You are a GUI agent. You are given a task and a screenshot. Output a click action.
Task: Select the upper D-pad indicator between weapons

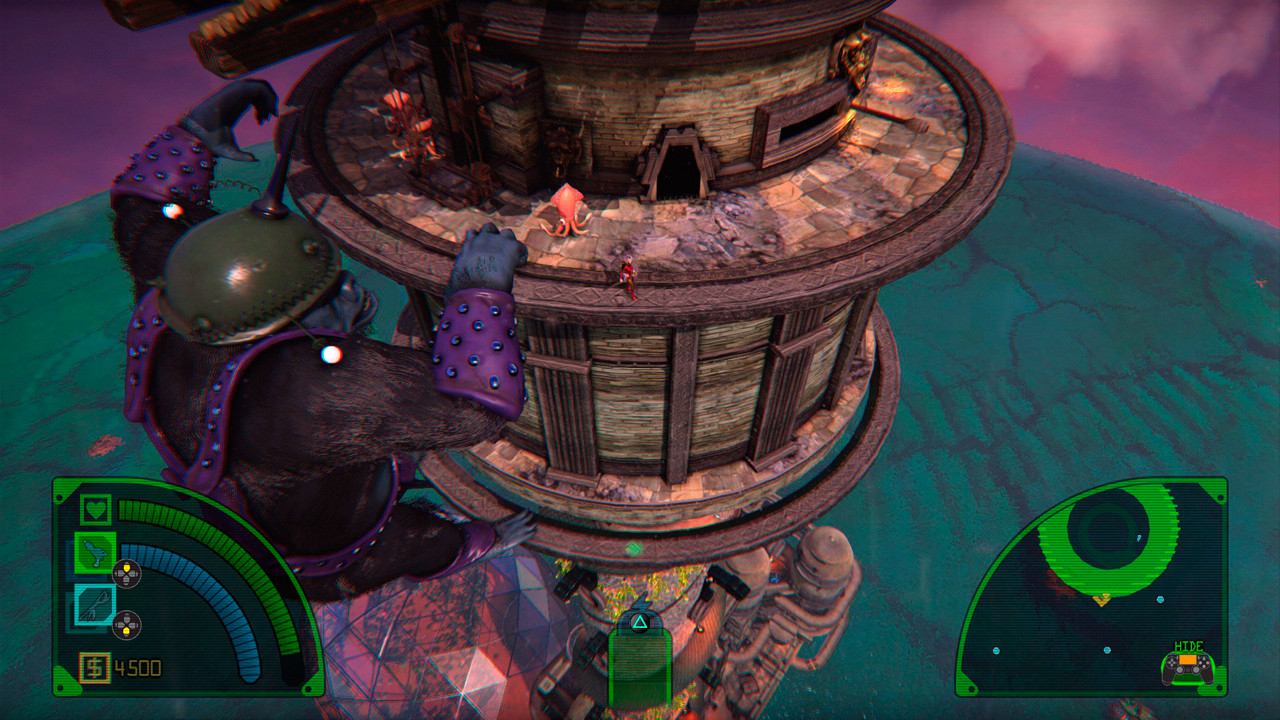(x=126, y=572)
